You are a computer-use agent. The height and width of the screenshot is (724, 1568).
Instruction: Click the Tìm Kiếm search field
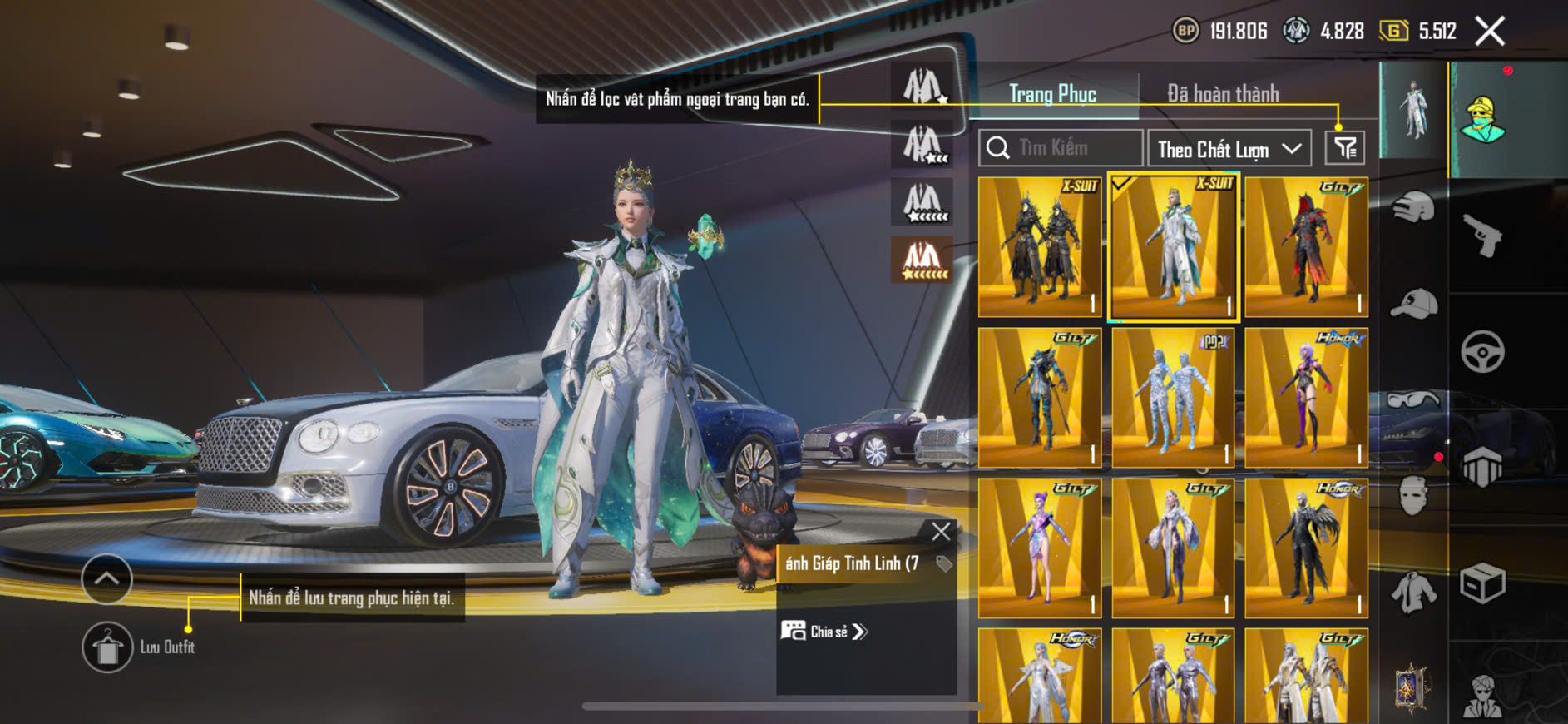tap(1061, 148)
